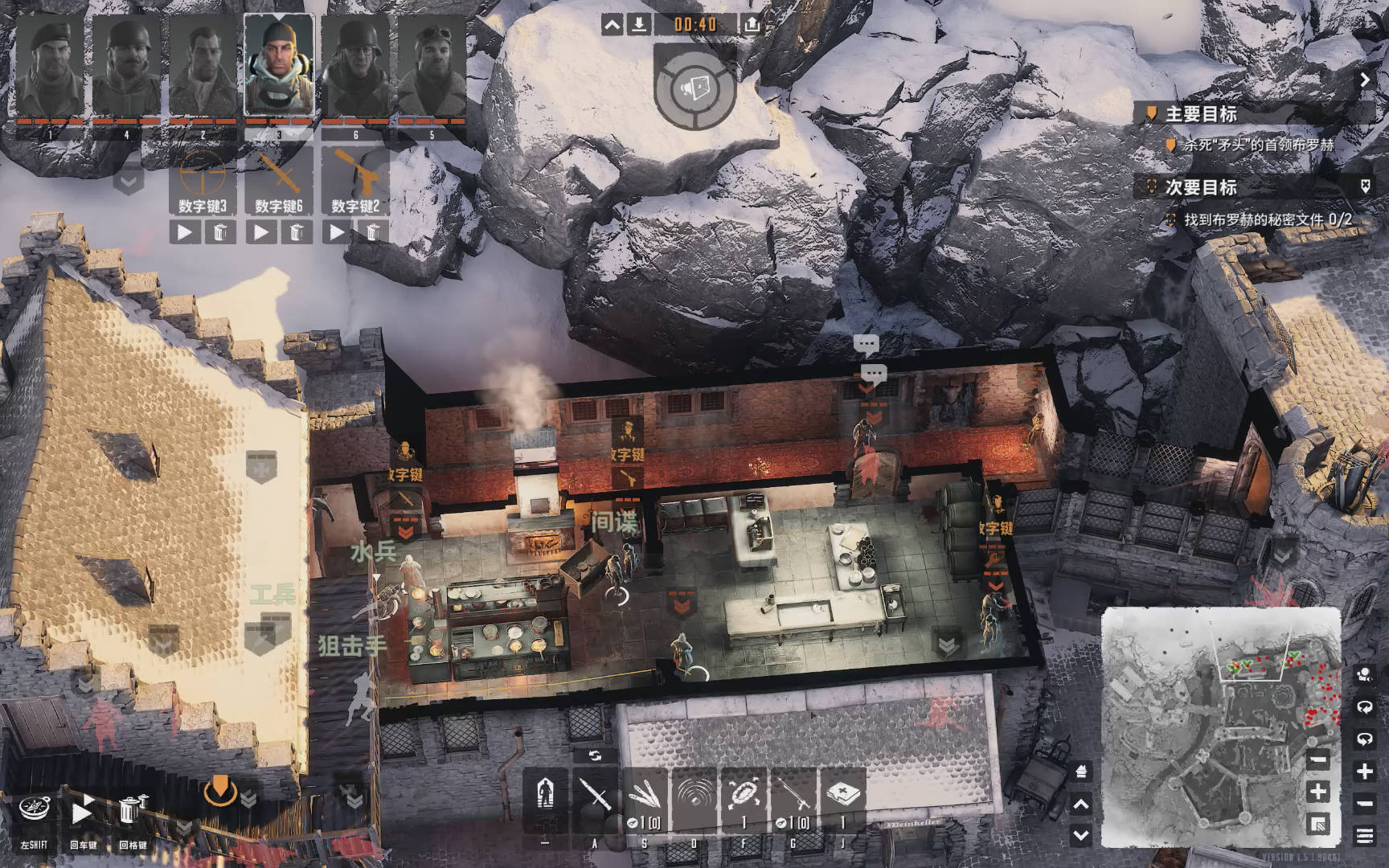Click the upload icon next to timer
Image resolution: width=1389 pixels, height=868 pixels.
point(752,25)
